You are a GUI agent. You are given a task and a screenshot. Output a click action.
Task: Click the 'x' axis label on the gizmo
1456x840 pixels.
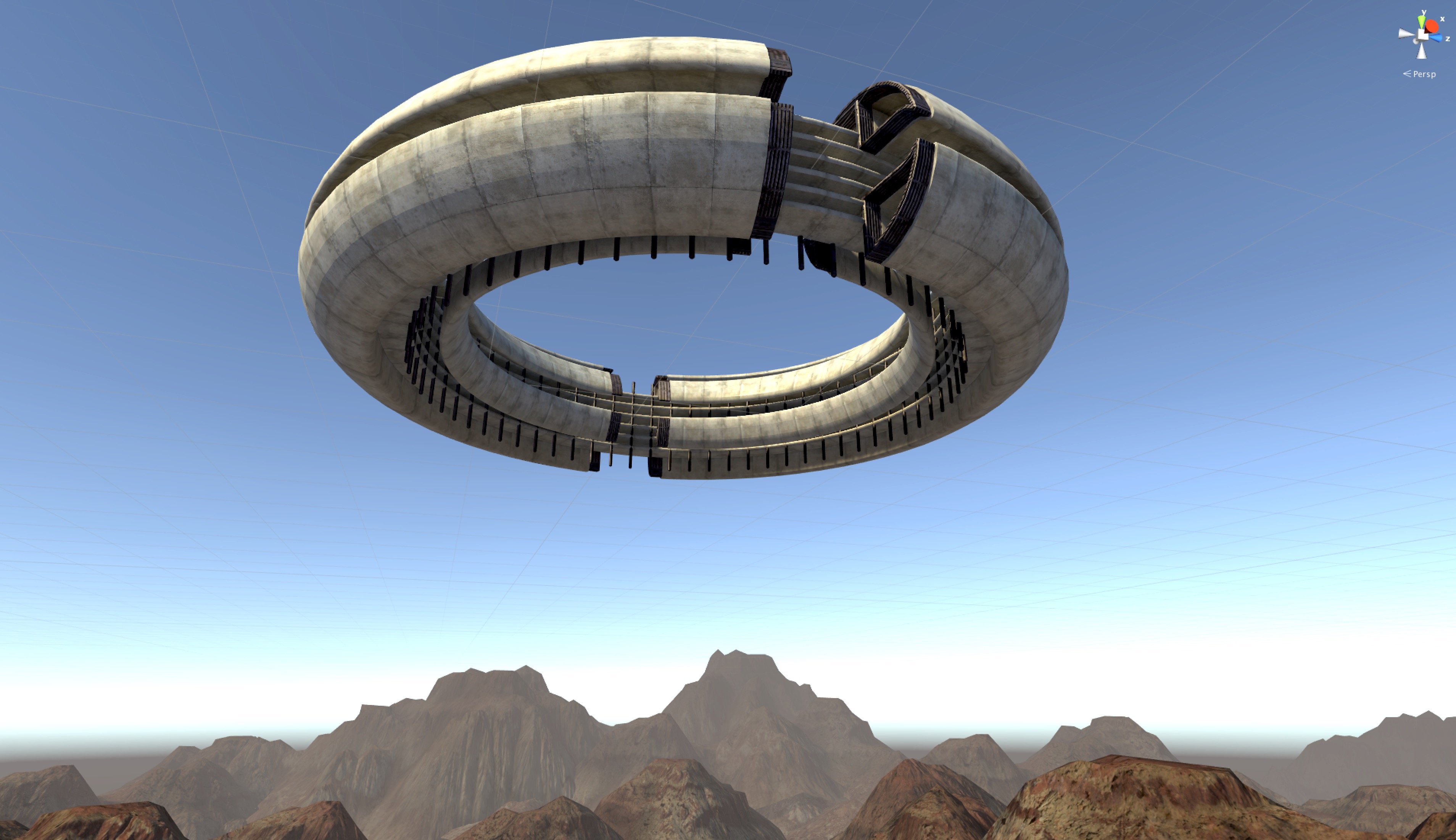(1442, 19)
